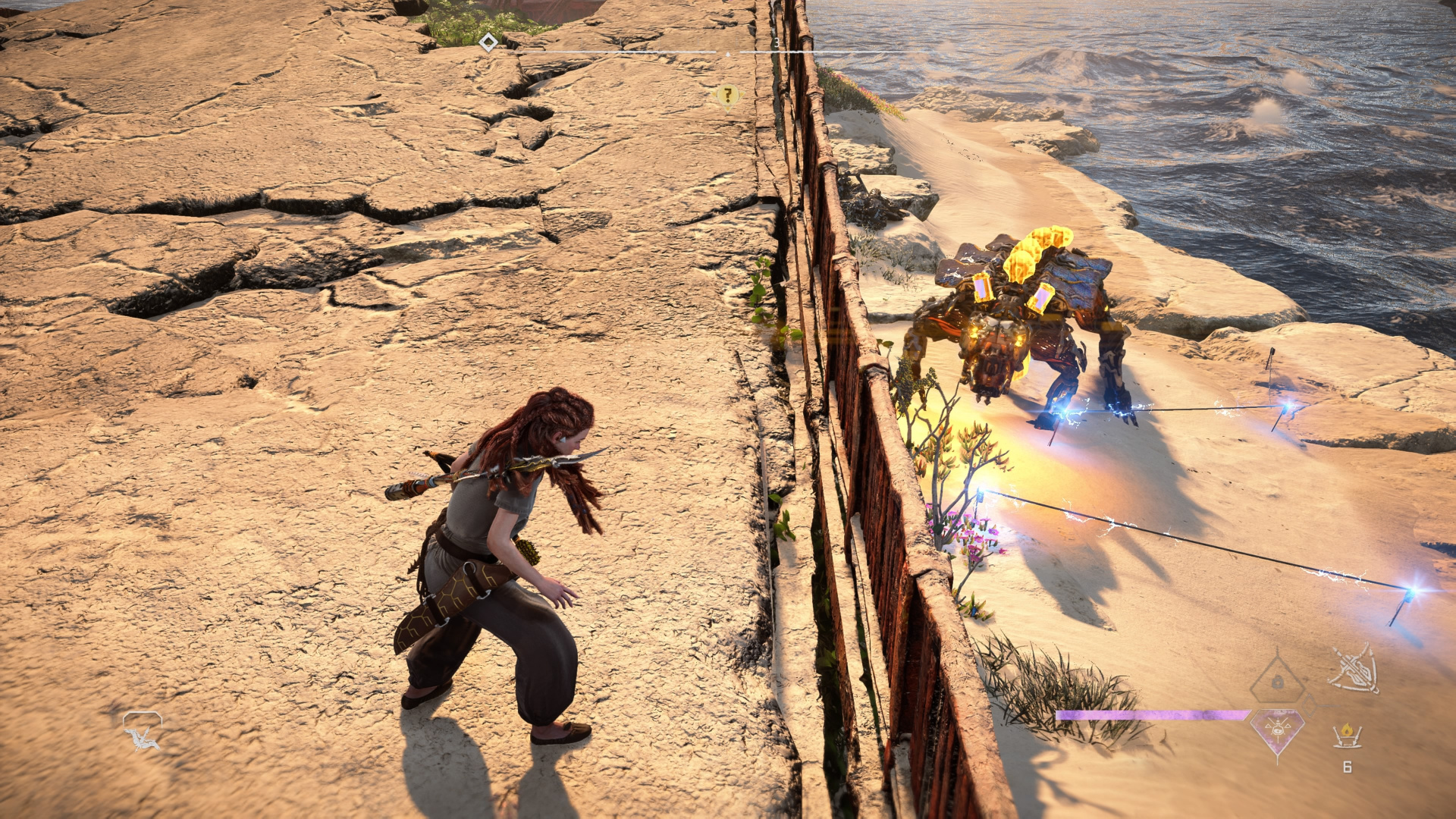Select the diamond waypoint on the compass

click(x=488, y=42)
